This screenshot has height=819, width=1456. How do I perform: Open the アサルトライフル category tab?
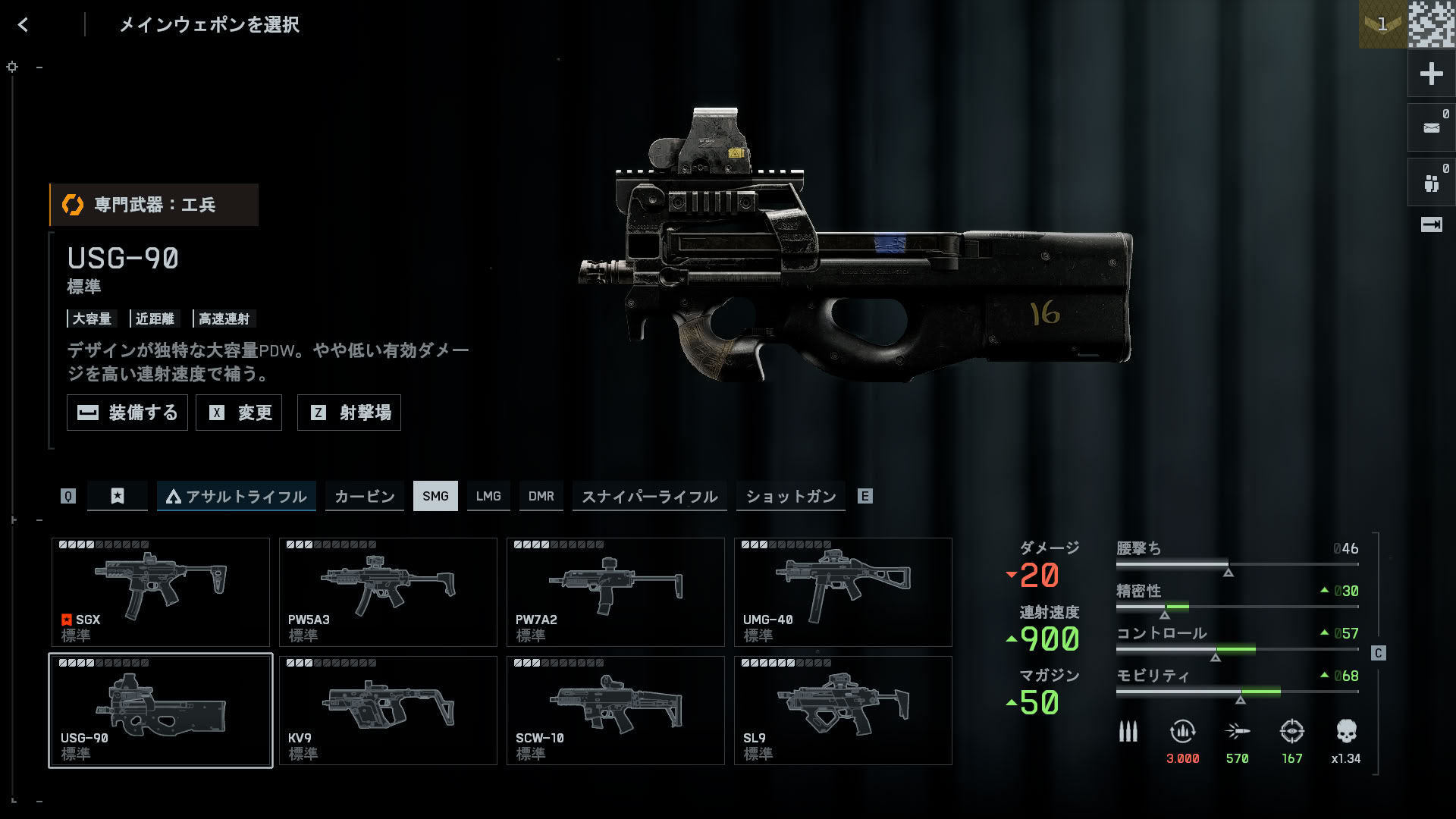(x=237, y=496)
